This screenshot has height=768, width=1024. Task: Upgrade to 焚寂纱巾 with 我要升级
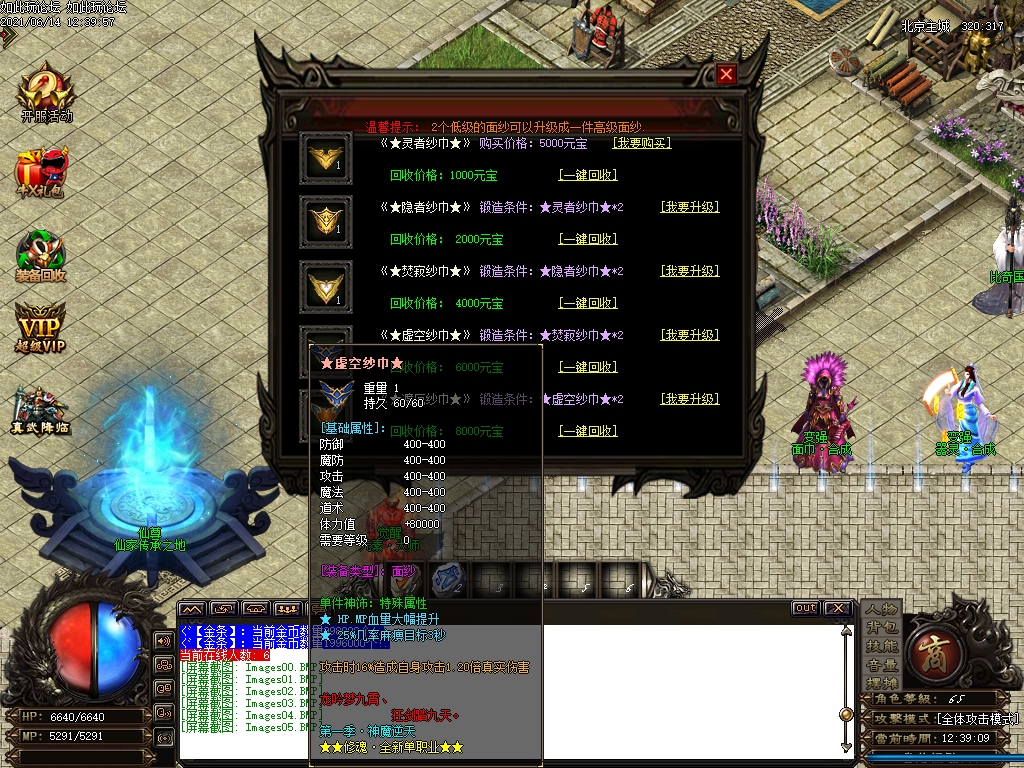690,271
